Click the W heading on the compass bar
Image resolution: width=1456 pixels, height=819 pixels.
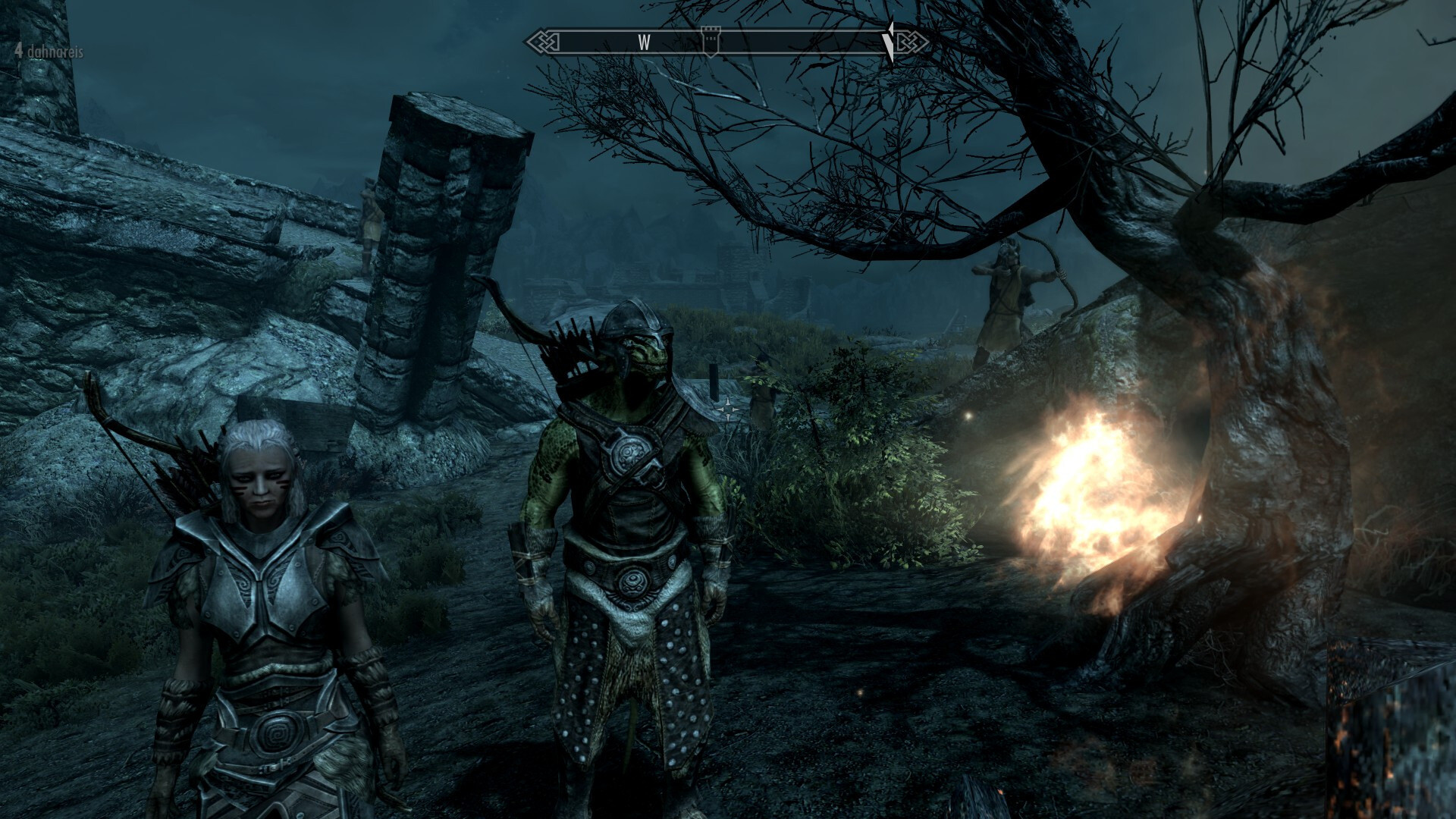click(x=644, y=42)
